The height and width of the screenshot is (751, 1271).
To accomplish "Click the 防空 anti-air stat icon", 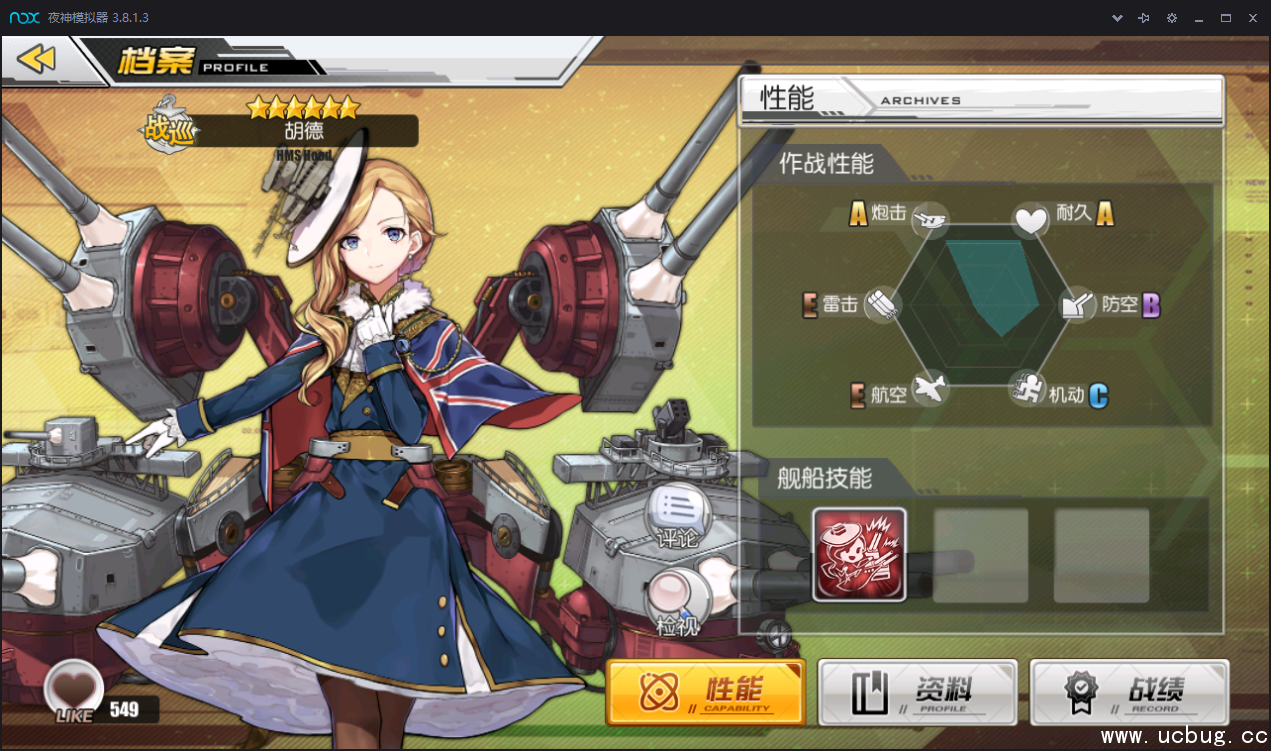I will (1079, 304).
